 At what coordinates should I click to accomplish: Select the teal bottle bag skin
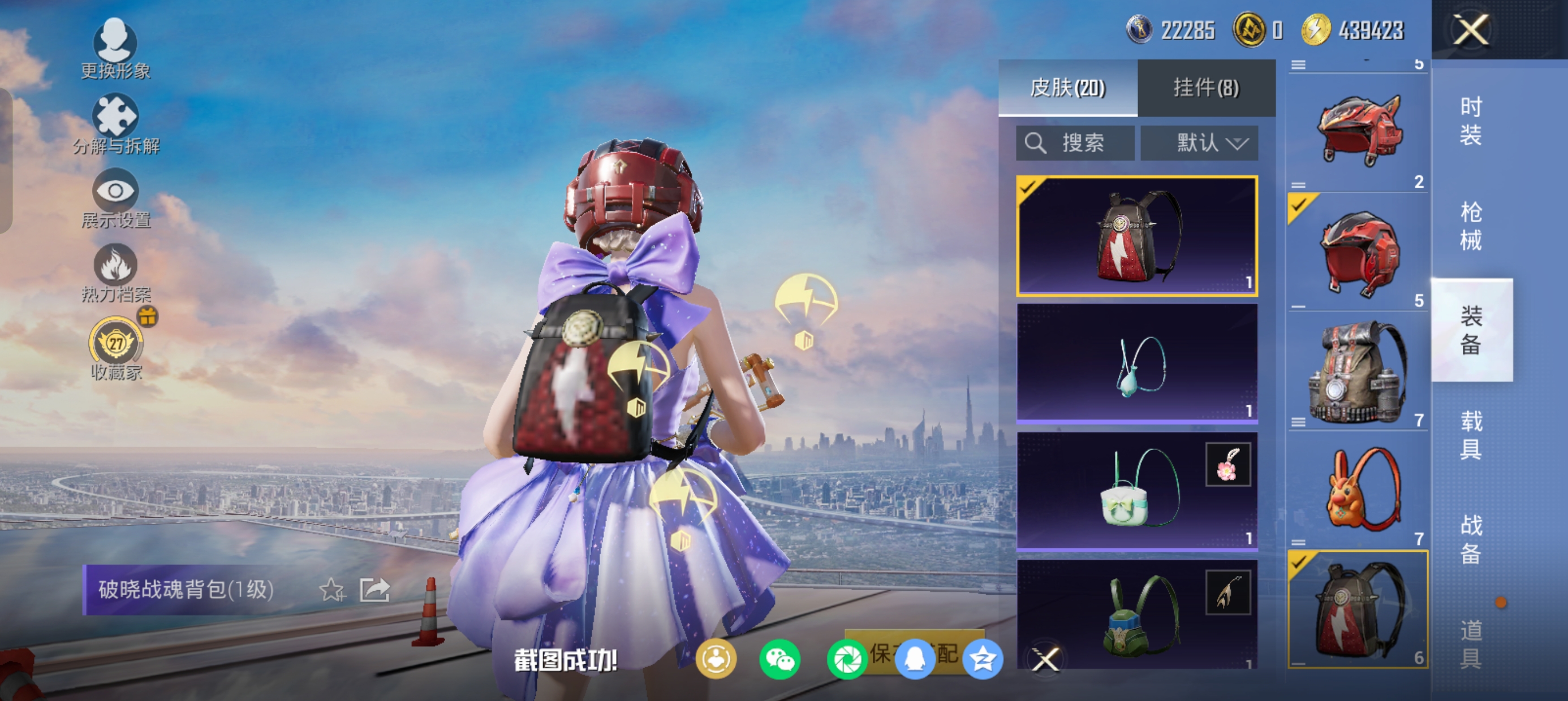coord(1136,364)
